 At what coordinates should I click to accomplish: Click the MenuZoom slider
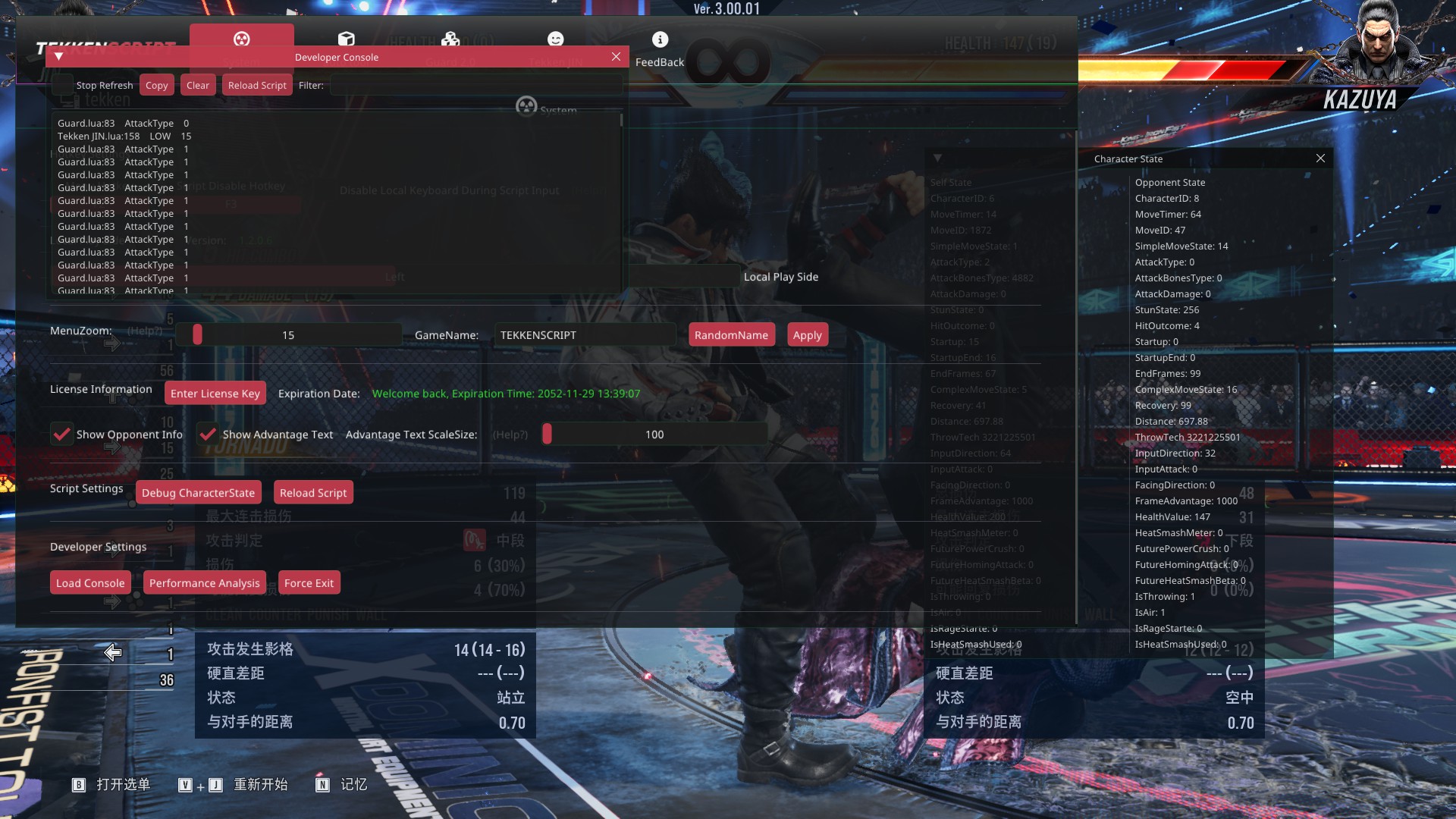click(288, 334)
